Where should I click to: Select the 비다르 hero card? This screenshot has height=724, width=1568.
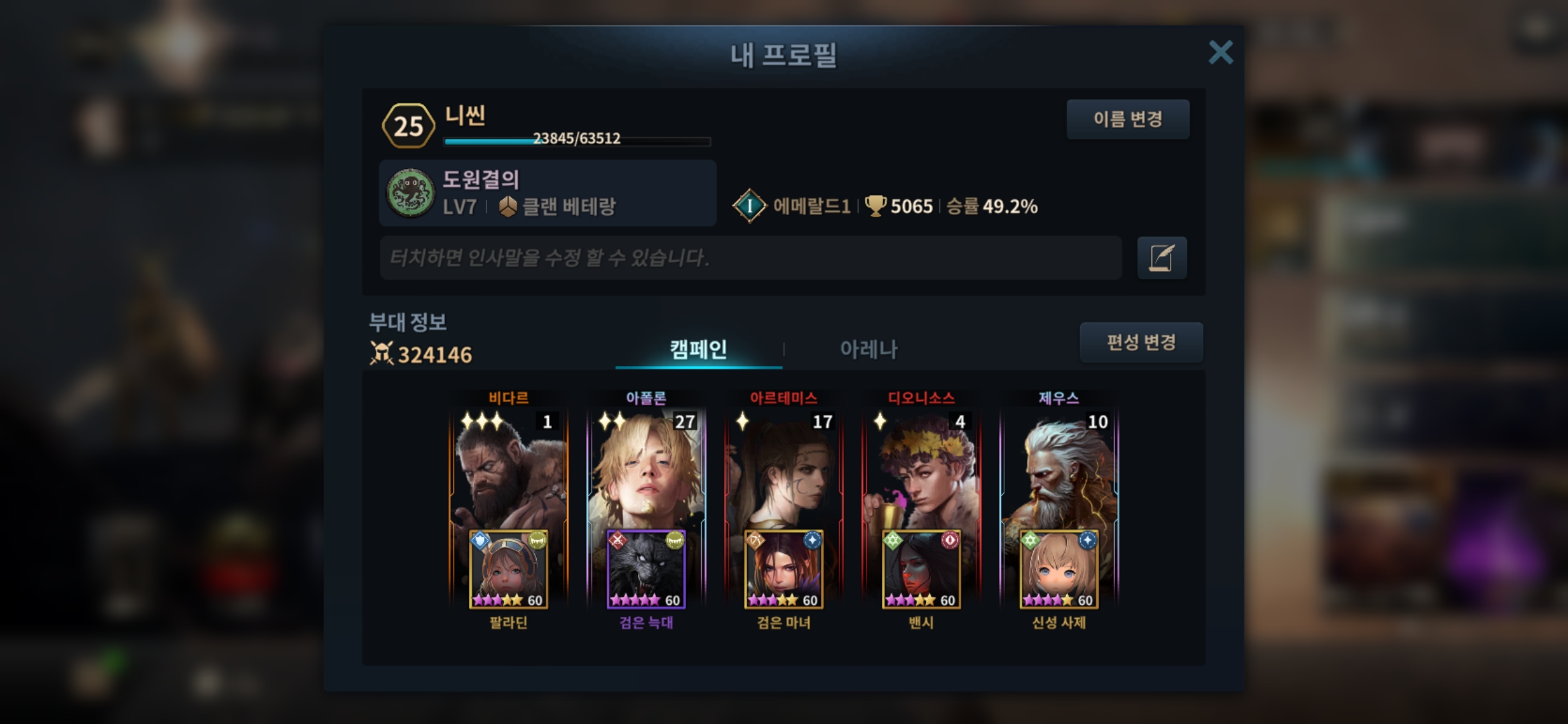point(509,469)
